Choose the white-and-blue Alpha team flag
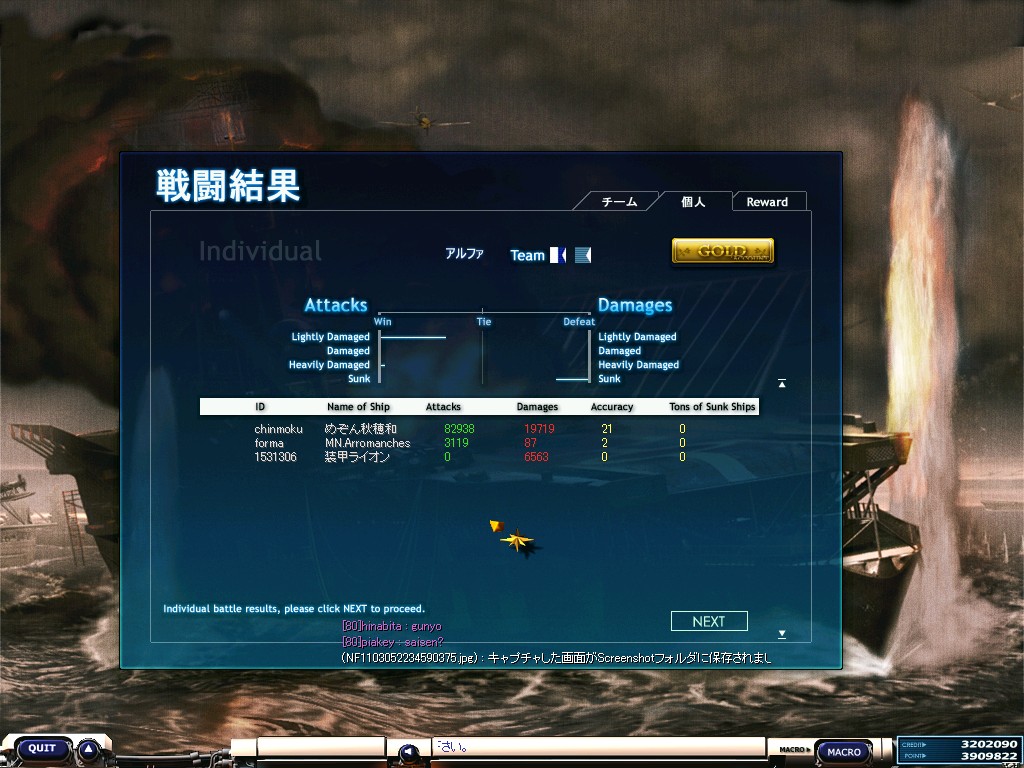 click(558, 255)
